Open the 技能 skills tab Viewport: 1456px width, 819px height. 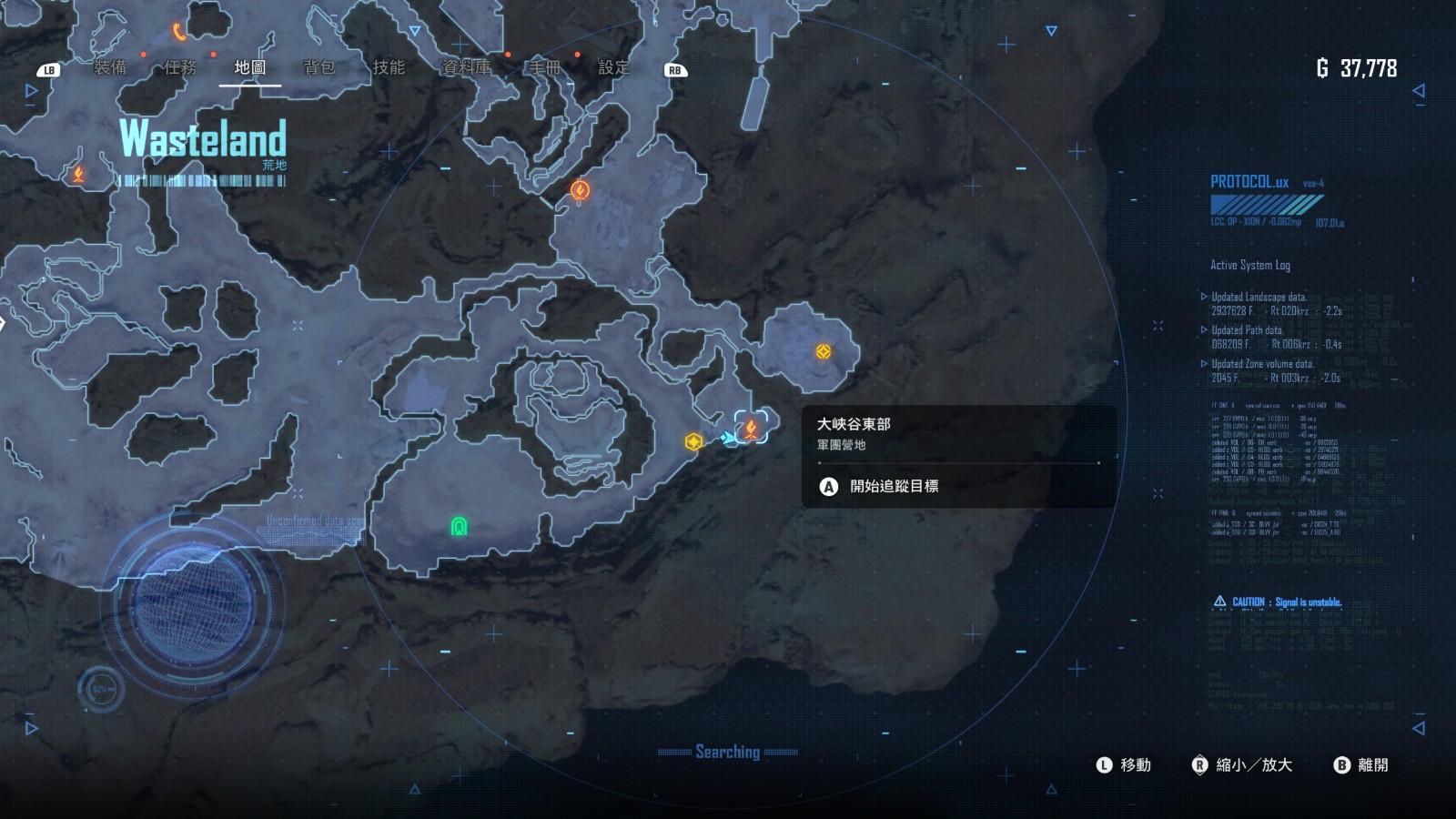pos(389,67)
